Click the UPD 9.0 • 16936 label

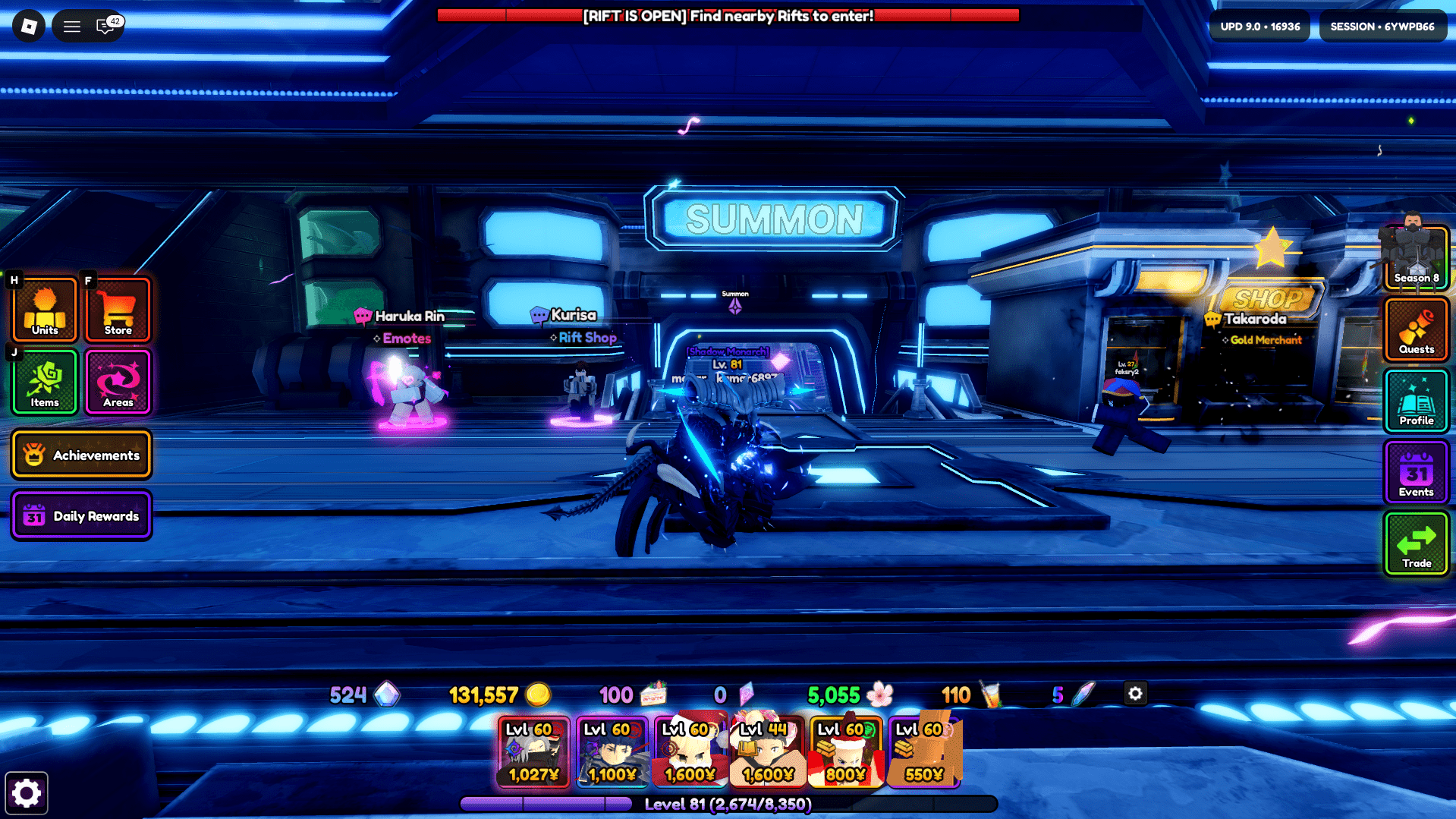[1259, 26]
